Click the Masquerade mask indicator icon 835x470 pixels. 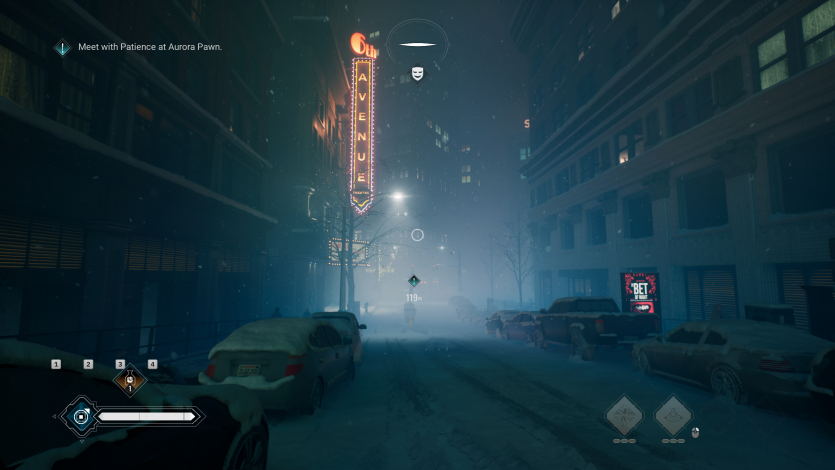[417, 73]
